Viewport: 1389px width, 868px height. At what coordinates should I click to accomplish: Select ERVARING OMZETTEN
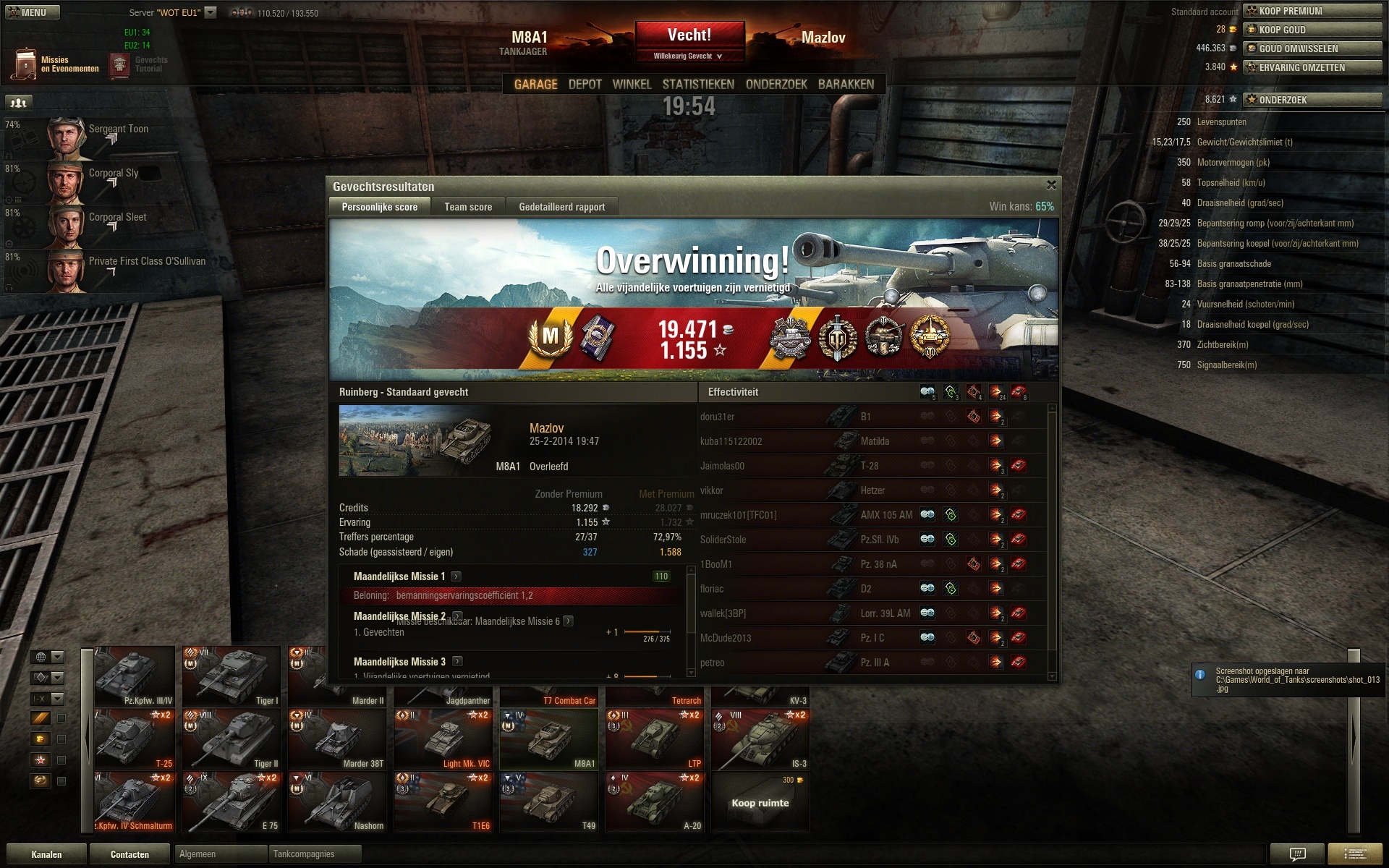[1312, 67]
